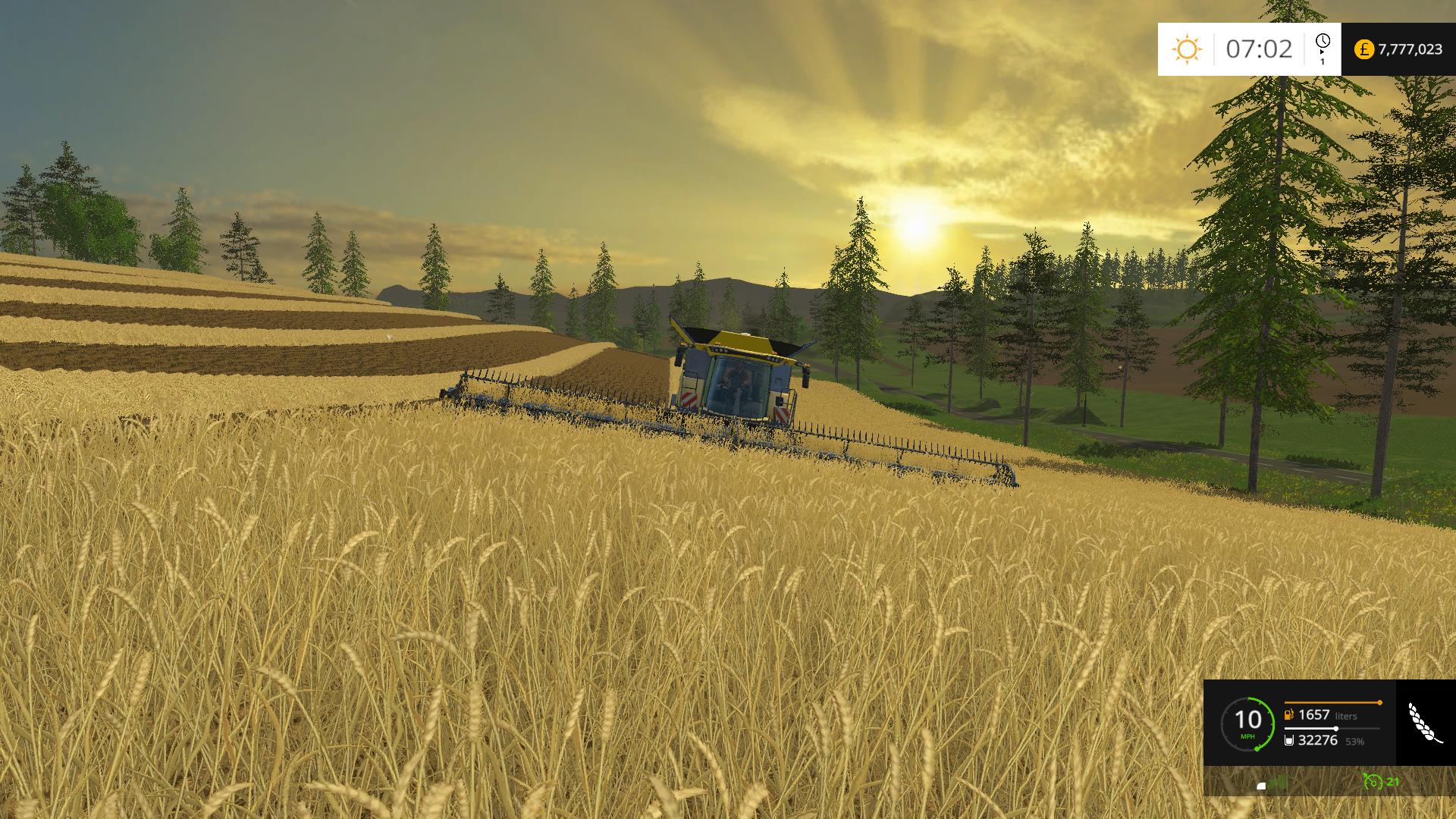Click the white fill-level tank icon
Viewport: 1456px width, 819px height.
point(1289,740)
